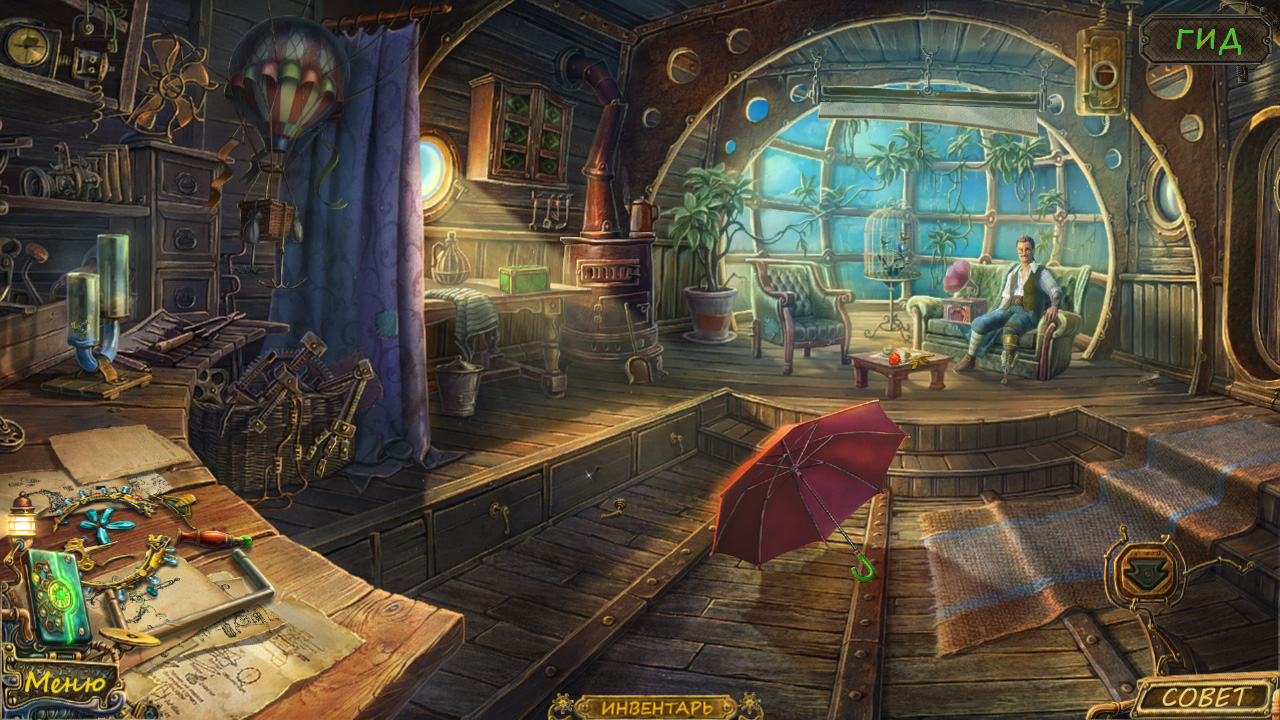Open the Меню button

pos(66,684)
